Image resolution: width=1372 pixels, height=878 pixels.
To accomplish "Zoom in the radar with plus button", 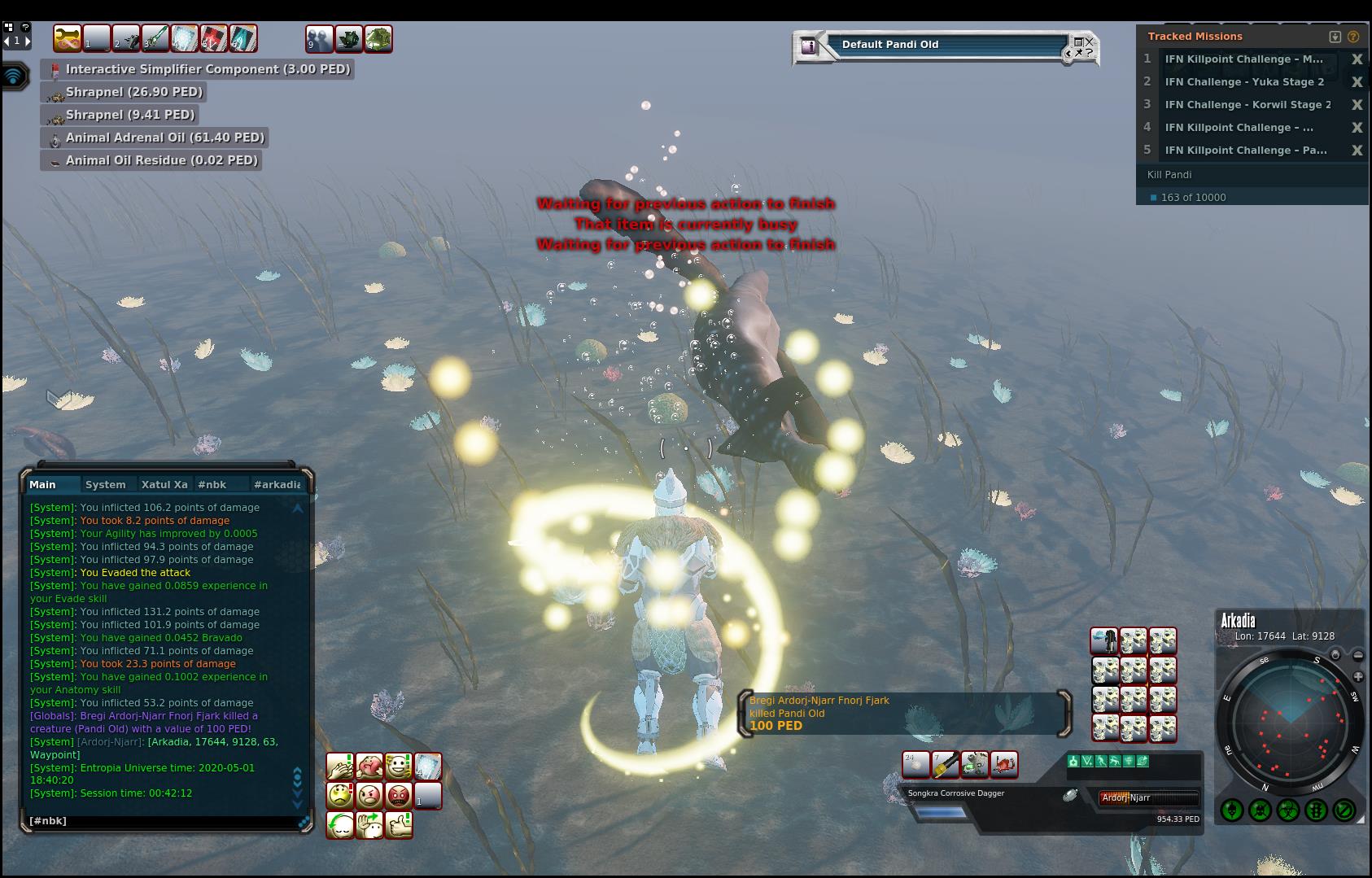I will tap(1357, 677).
